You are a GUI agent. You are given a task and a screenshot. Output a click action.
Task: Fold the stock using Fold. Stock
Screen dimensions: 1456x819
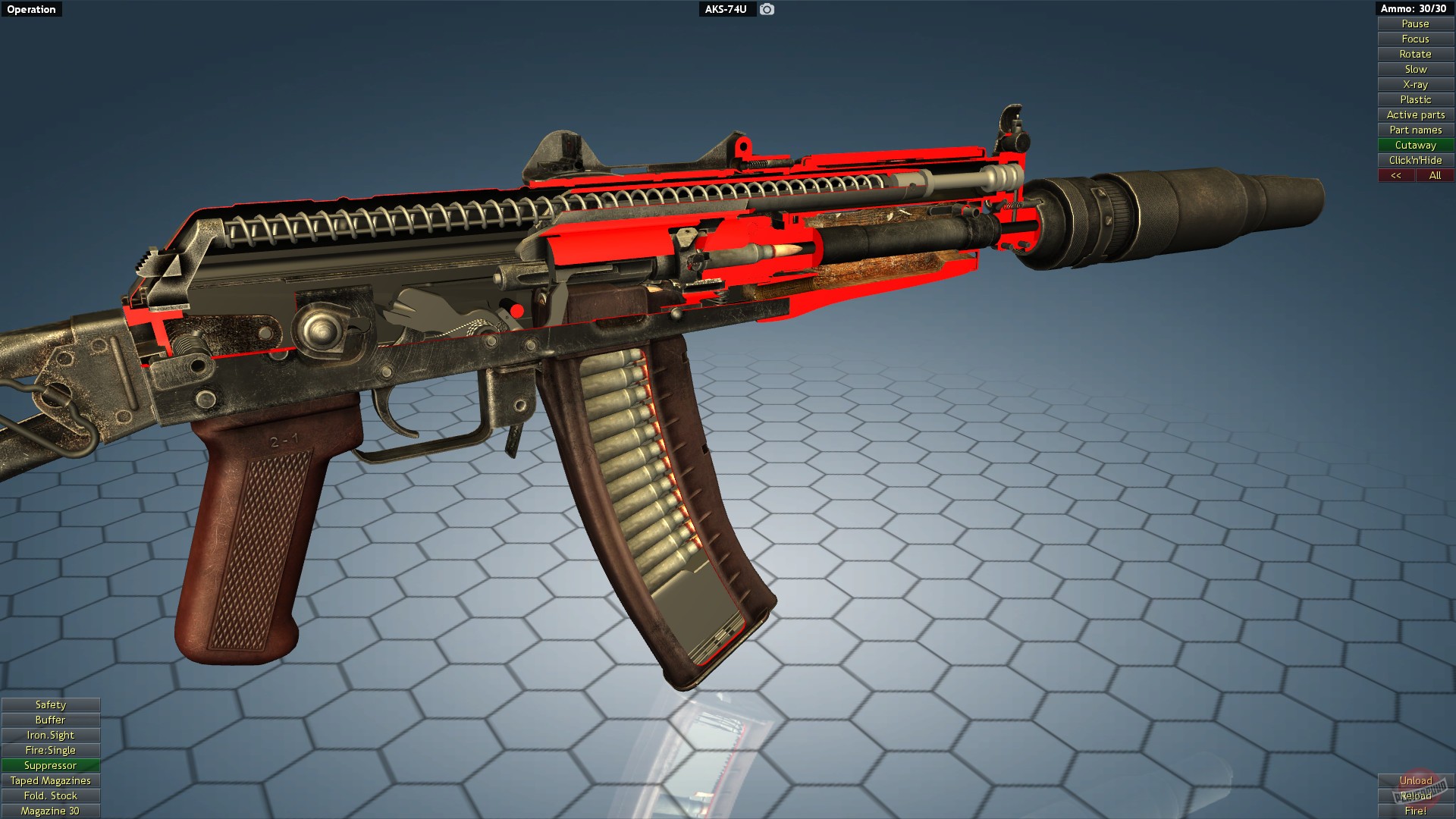[x=50, y=795]
